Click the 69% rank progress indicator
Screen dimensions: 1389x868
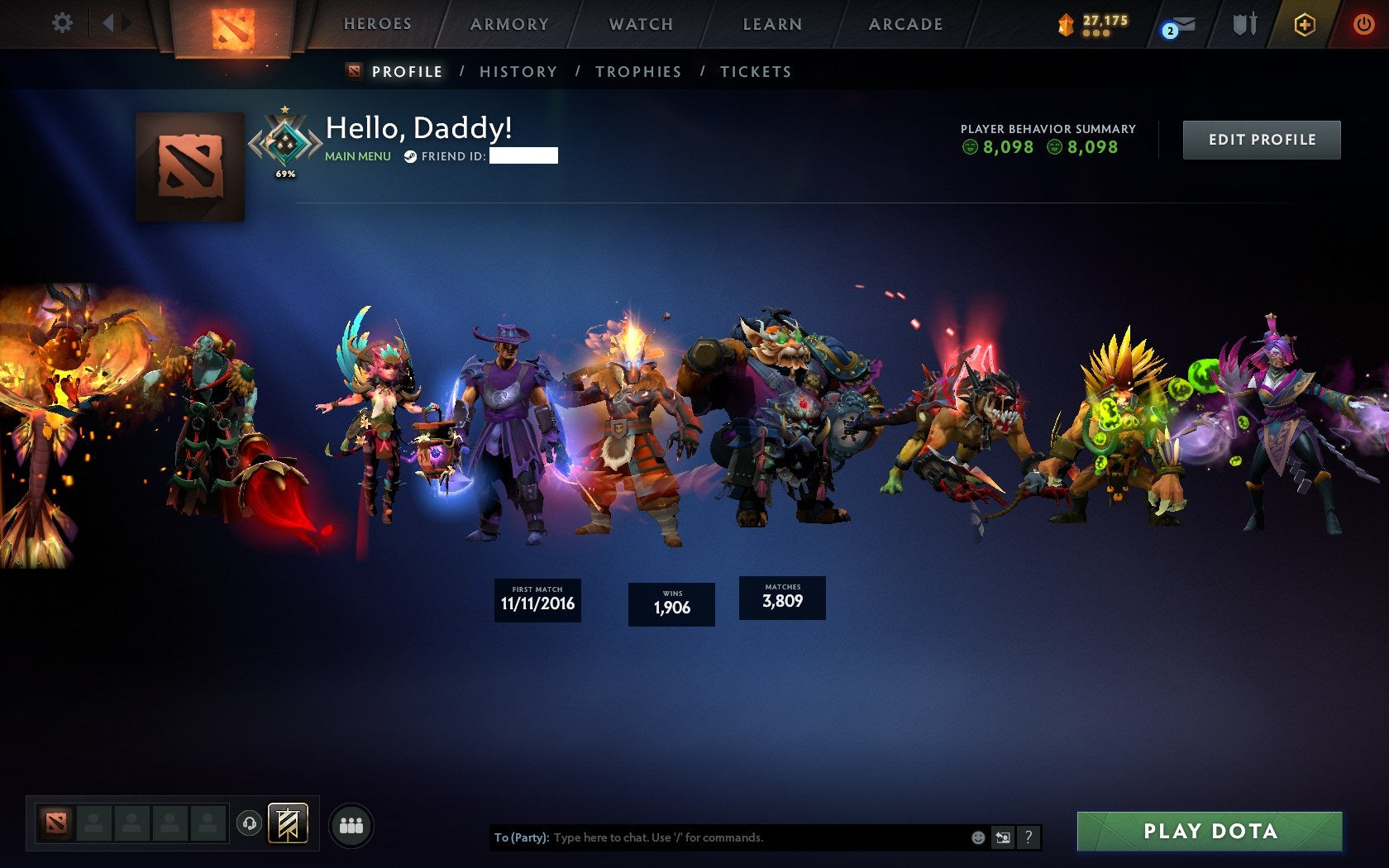pyautogui.click(x=284, y=174)
